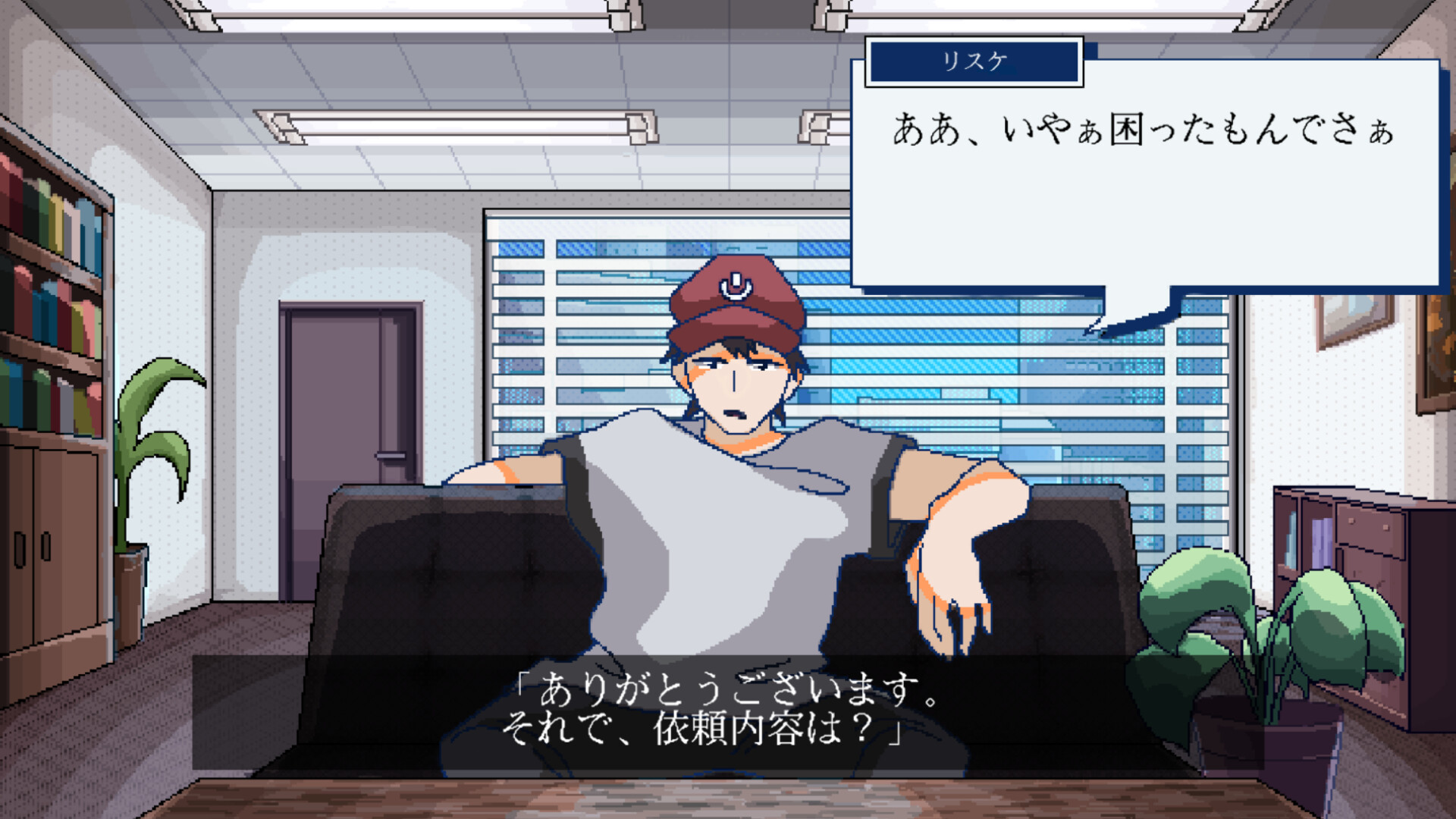Select the リスケ nameplate on the speech bubble
Image resolution: width=1456 pixels, height=819 pixels.
tap(976, 62)
